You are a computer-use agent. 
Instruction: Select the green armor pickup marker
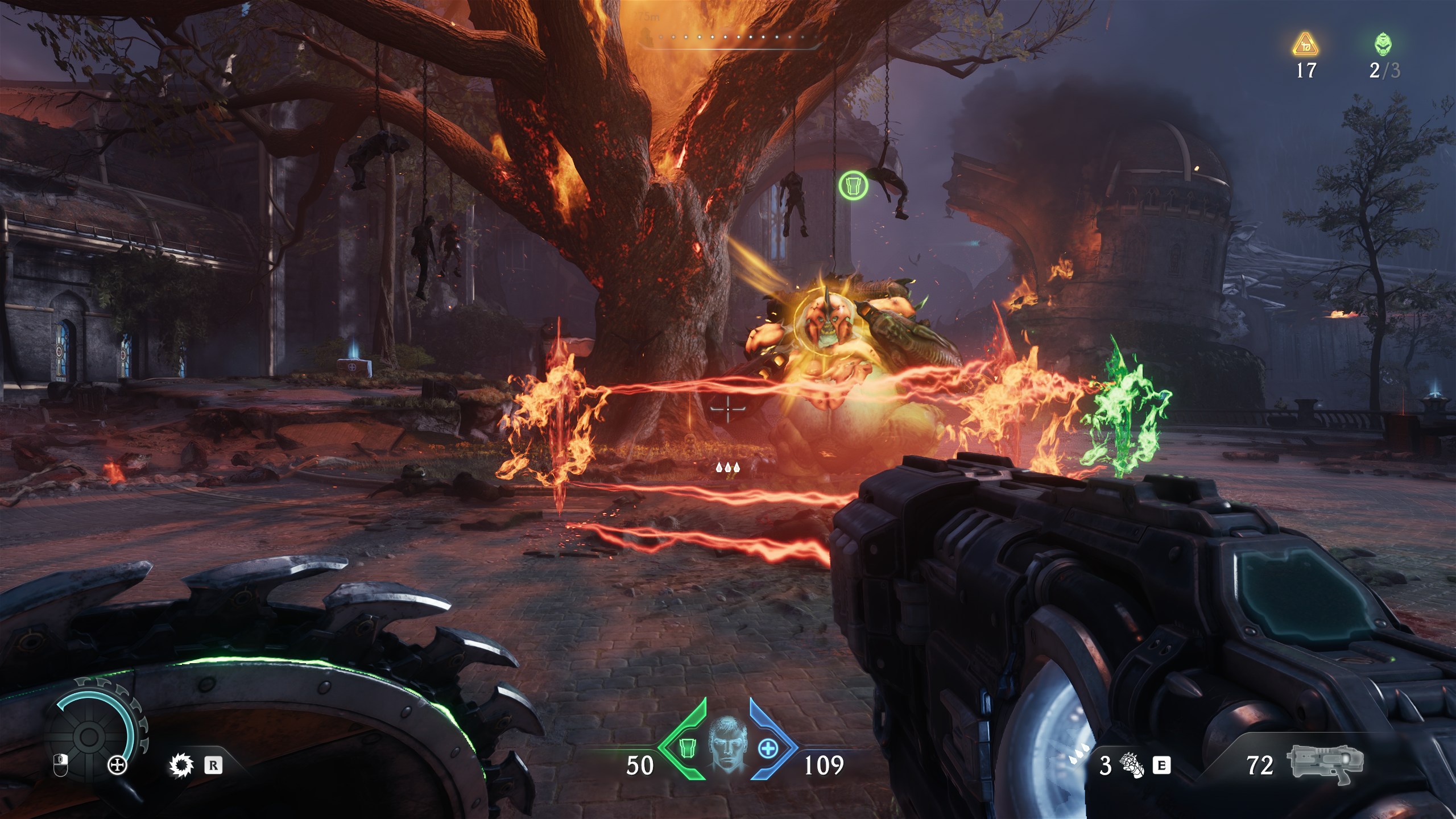click(x=853, y=185)
